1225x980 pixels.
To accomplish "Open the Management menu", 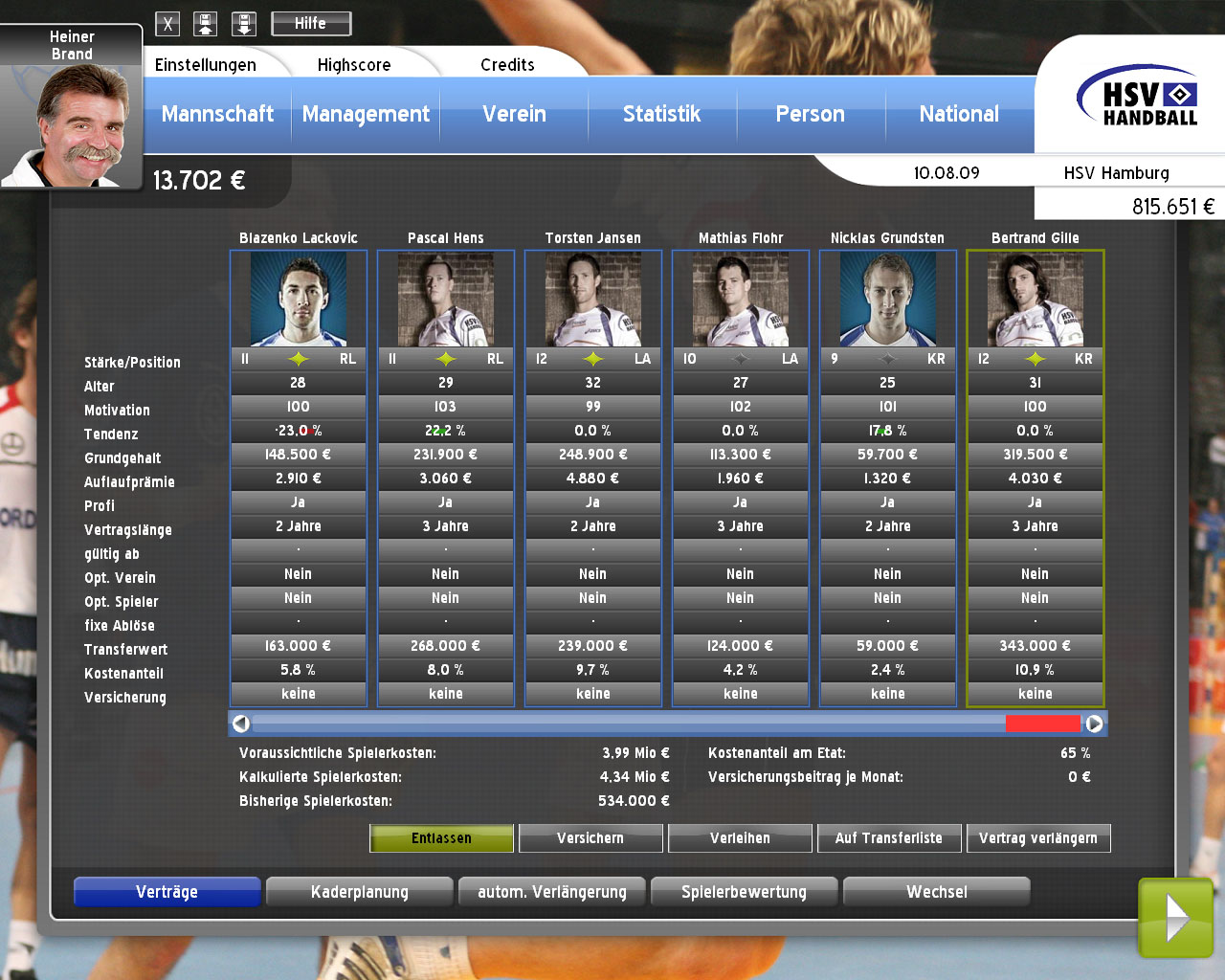I will click(366, 114).
